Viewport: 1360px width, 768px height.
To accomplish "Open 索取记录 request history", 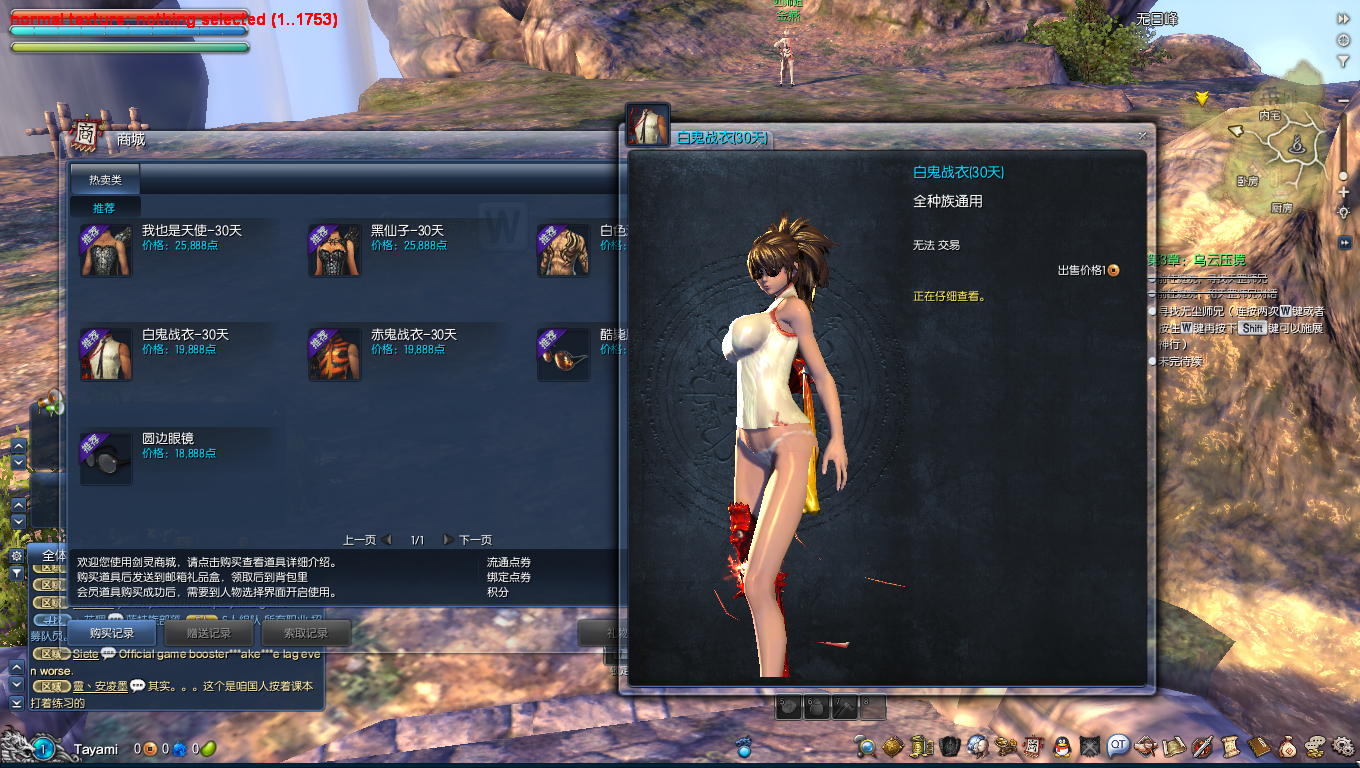I will (305, 633).
